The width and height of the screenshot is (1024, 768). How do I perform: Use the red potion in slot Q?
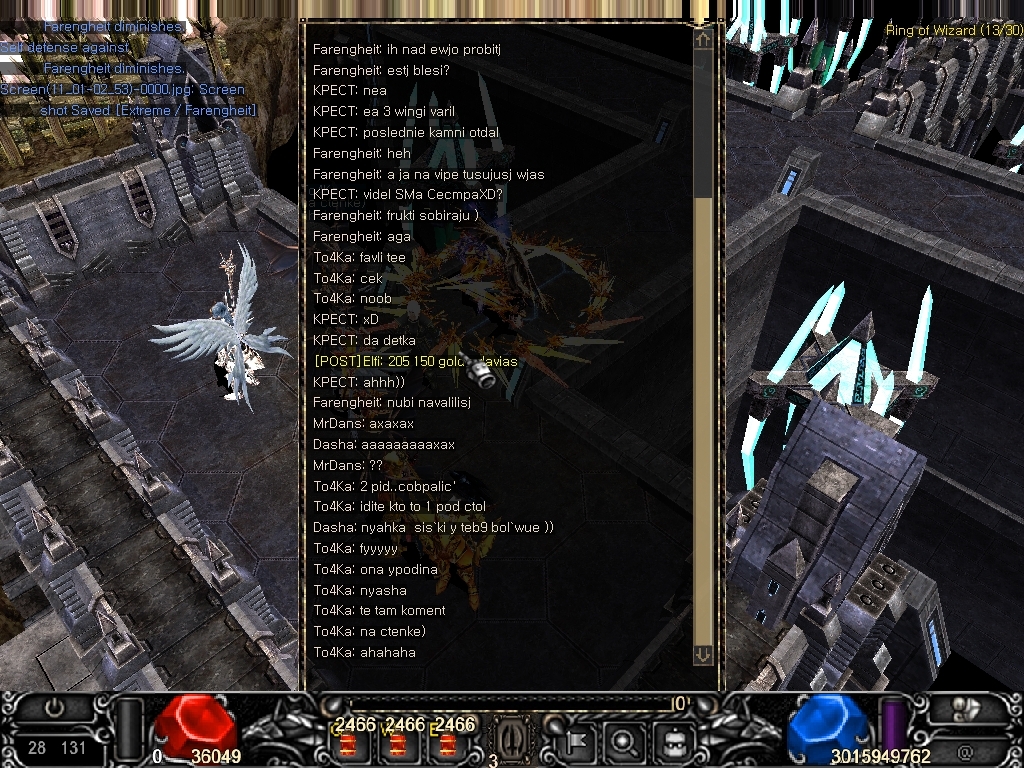[347, 744]
